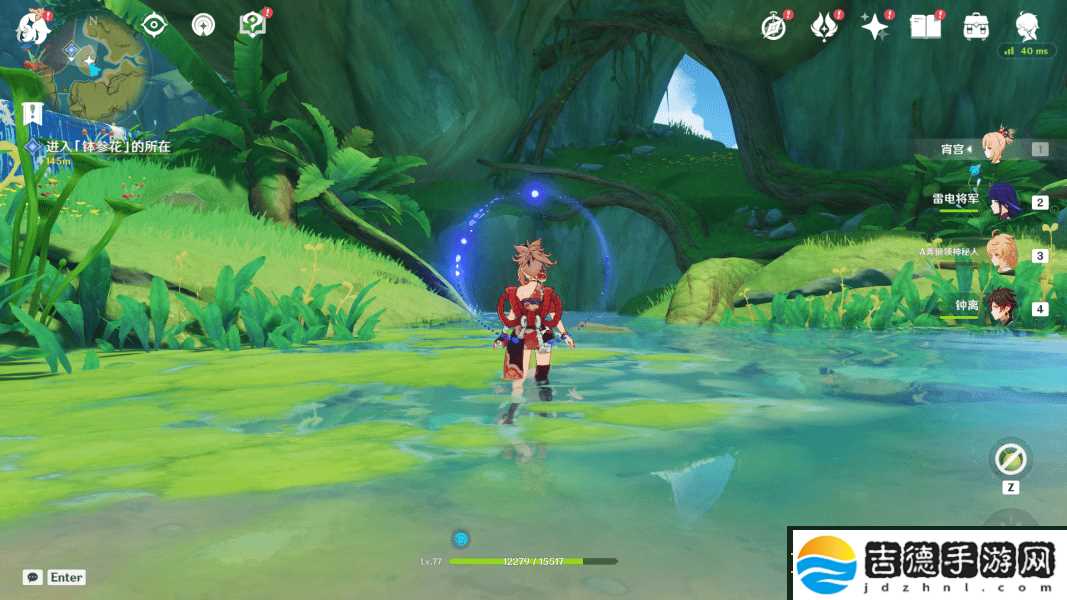Screen dimensions: 1067x600
Task: Activate the eye-shaped elemental sight icon
Action: (154, 25)
